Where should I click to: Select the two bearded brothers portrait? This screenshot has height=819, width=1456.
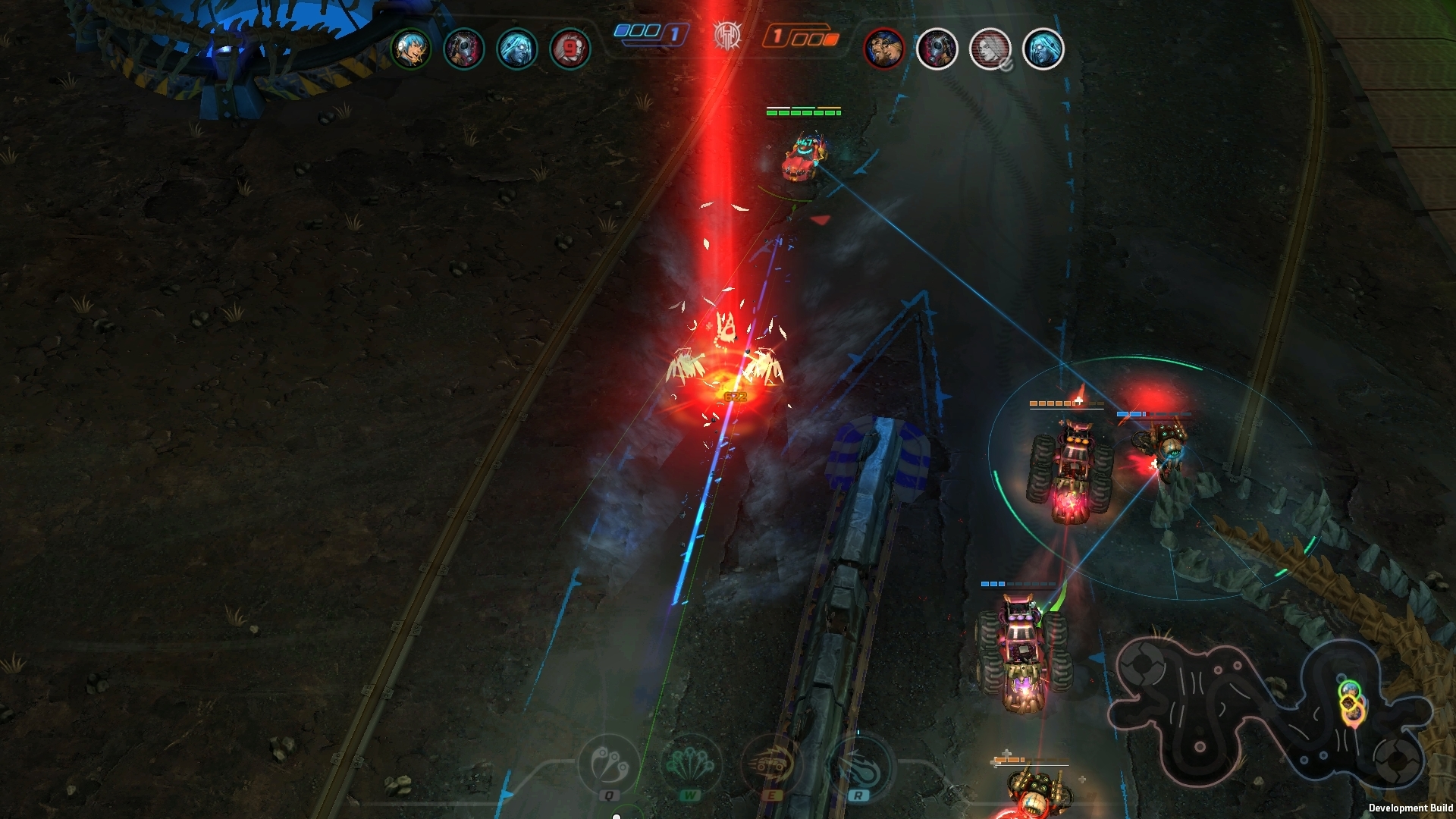click(883, 49)
